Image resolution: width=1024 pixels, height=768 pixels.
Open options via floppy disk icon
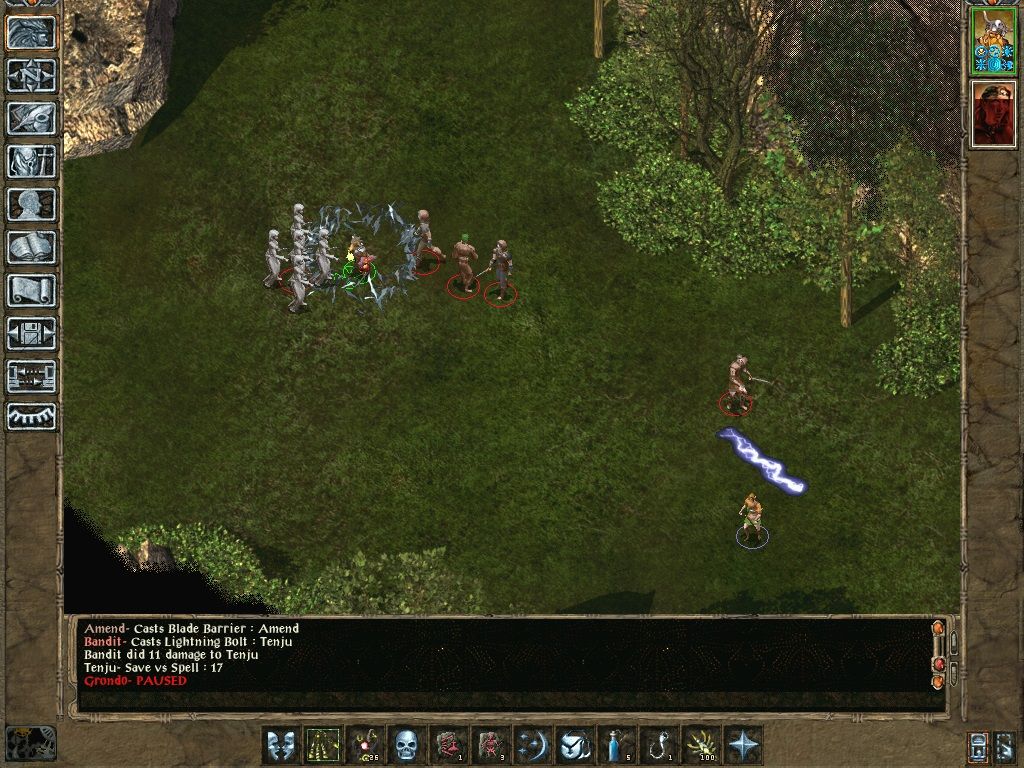click(31, 333)
